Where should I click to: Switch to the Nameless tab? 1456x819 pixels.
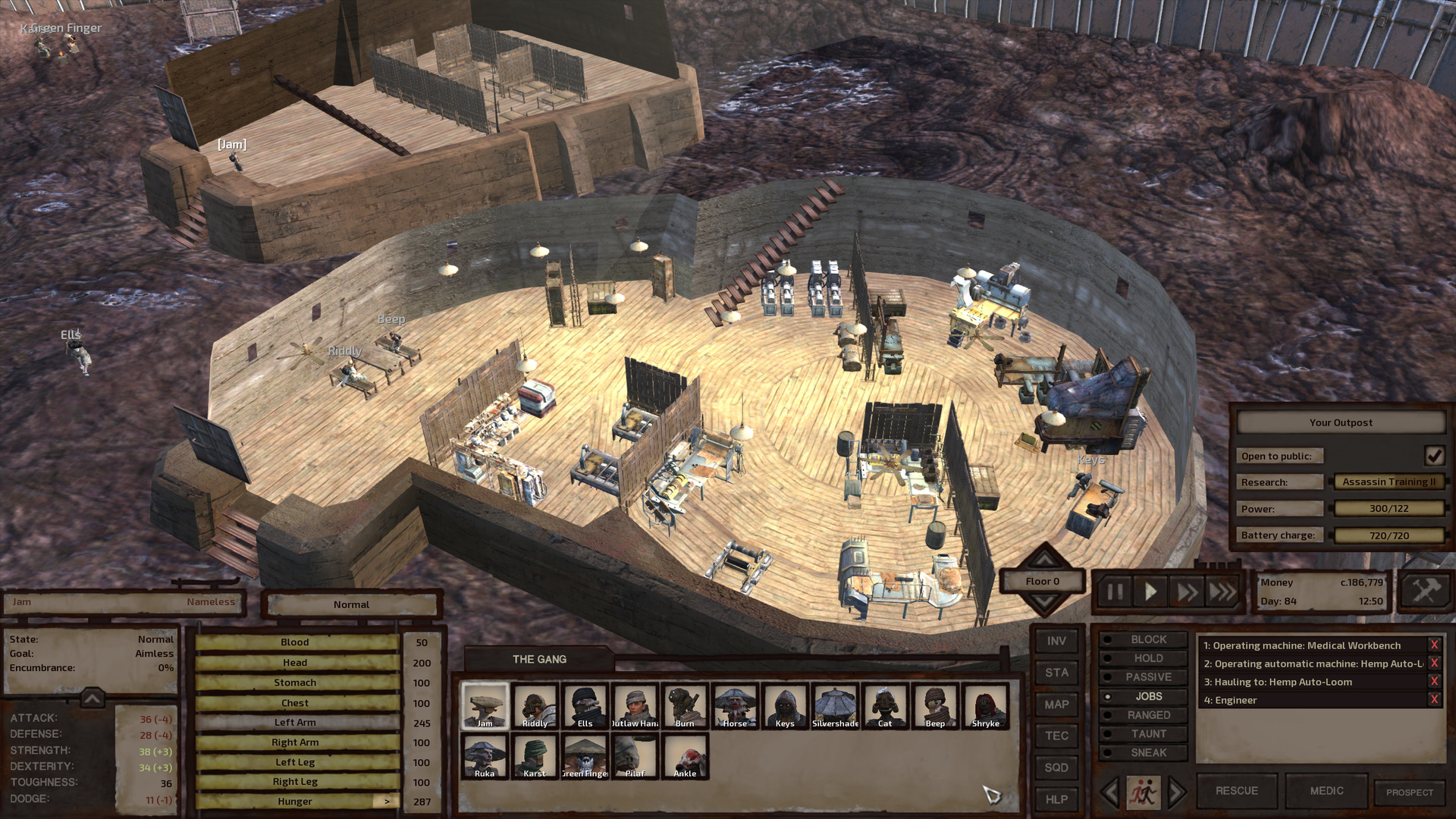[x=210, y=601]
